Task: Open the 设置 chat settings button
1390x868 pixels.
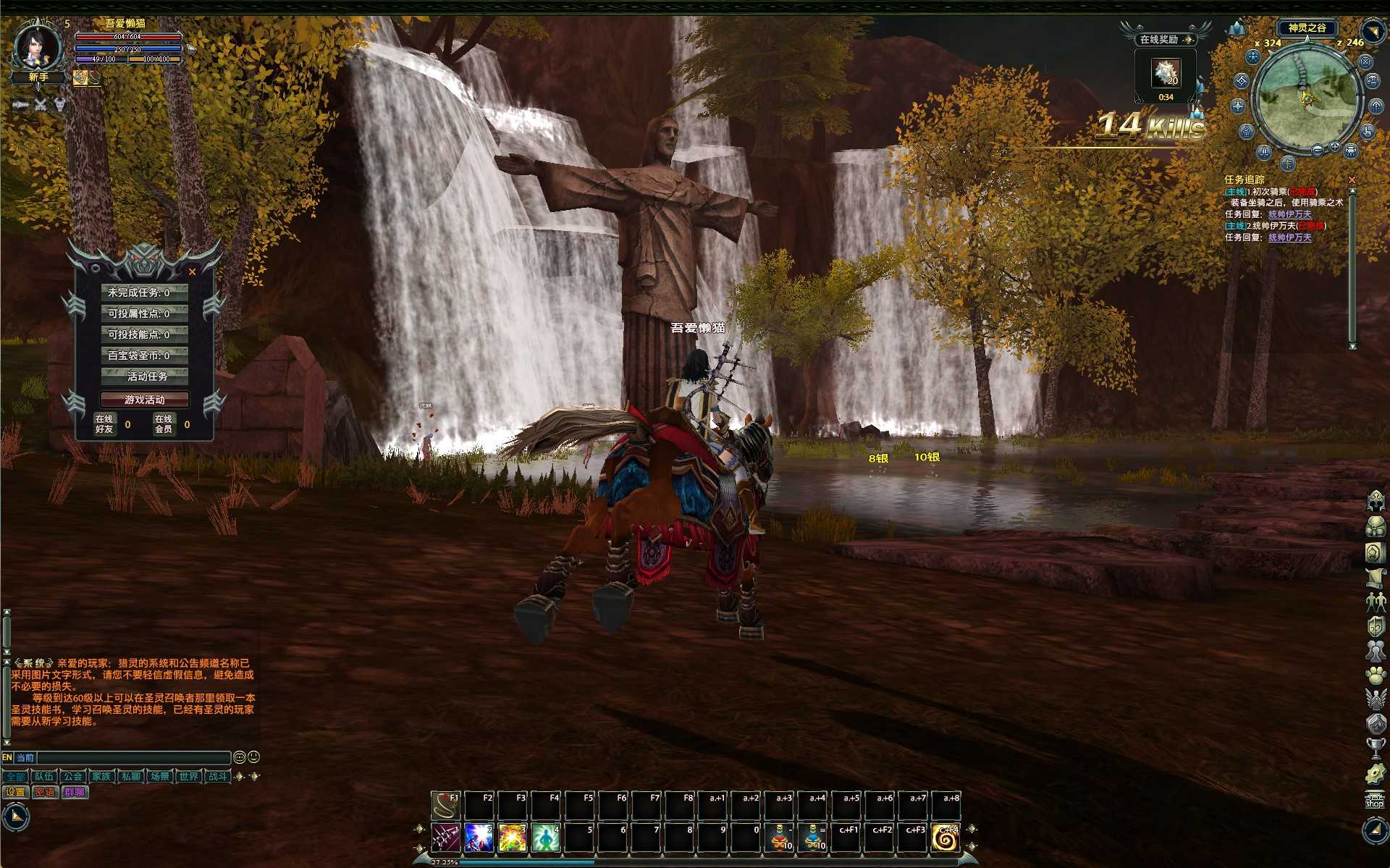Action: (15, 792)
